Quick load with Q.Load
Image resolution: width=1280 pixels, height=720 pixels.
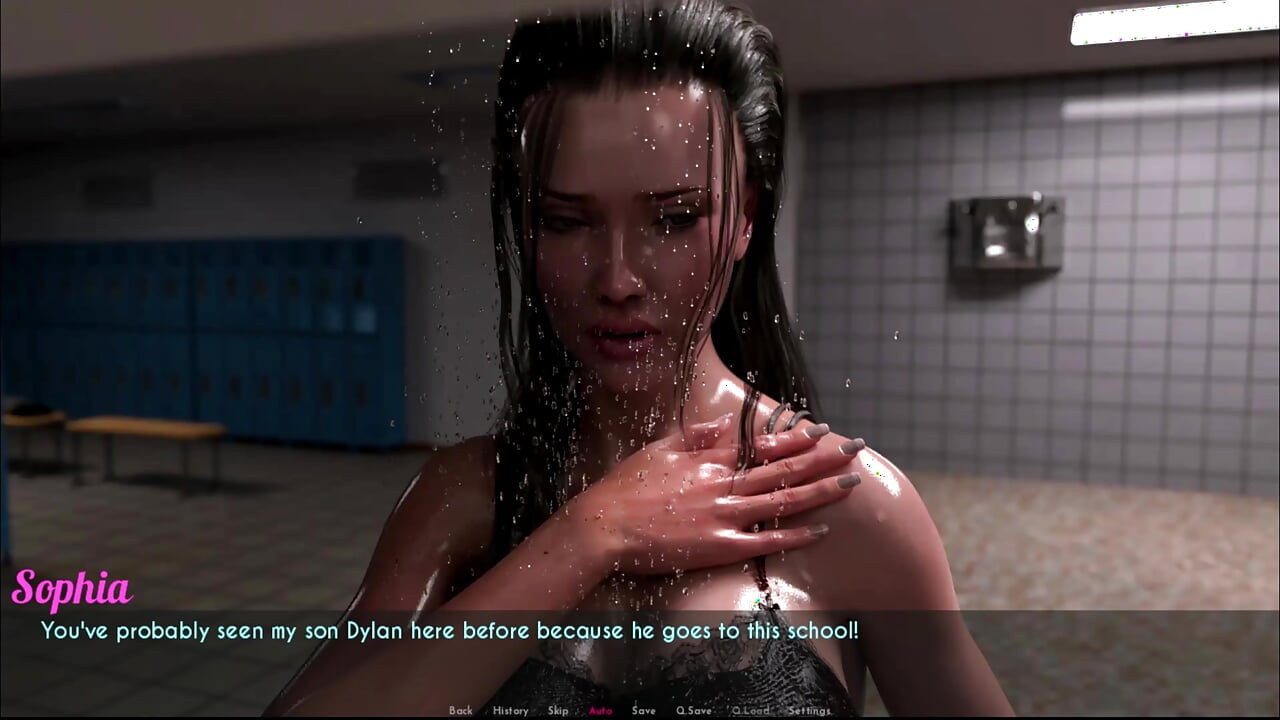(x=750, y=711)
